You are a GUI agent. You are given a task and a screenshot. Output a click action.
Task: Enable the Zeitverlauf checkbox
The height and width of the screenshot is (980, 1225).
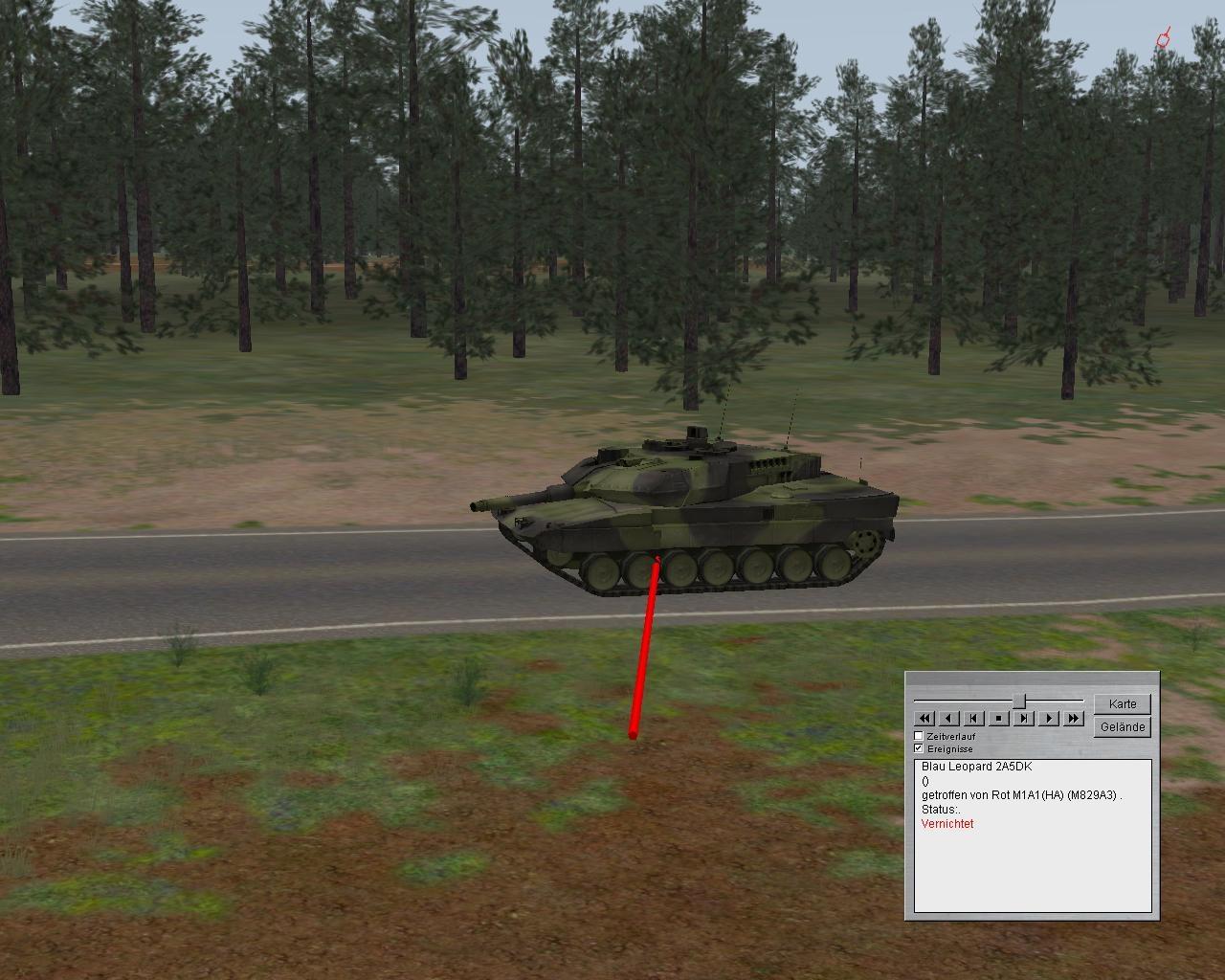tap(919, 736)
